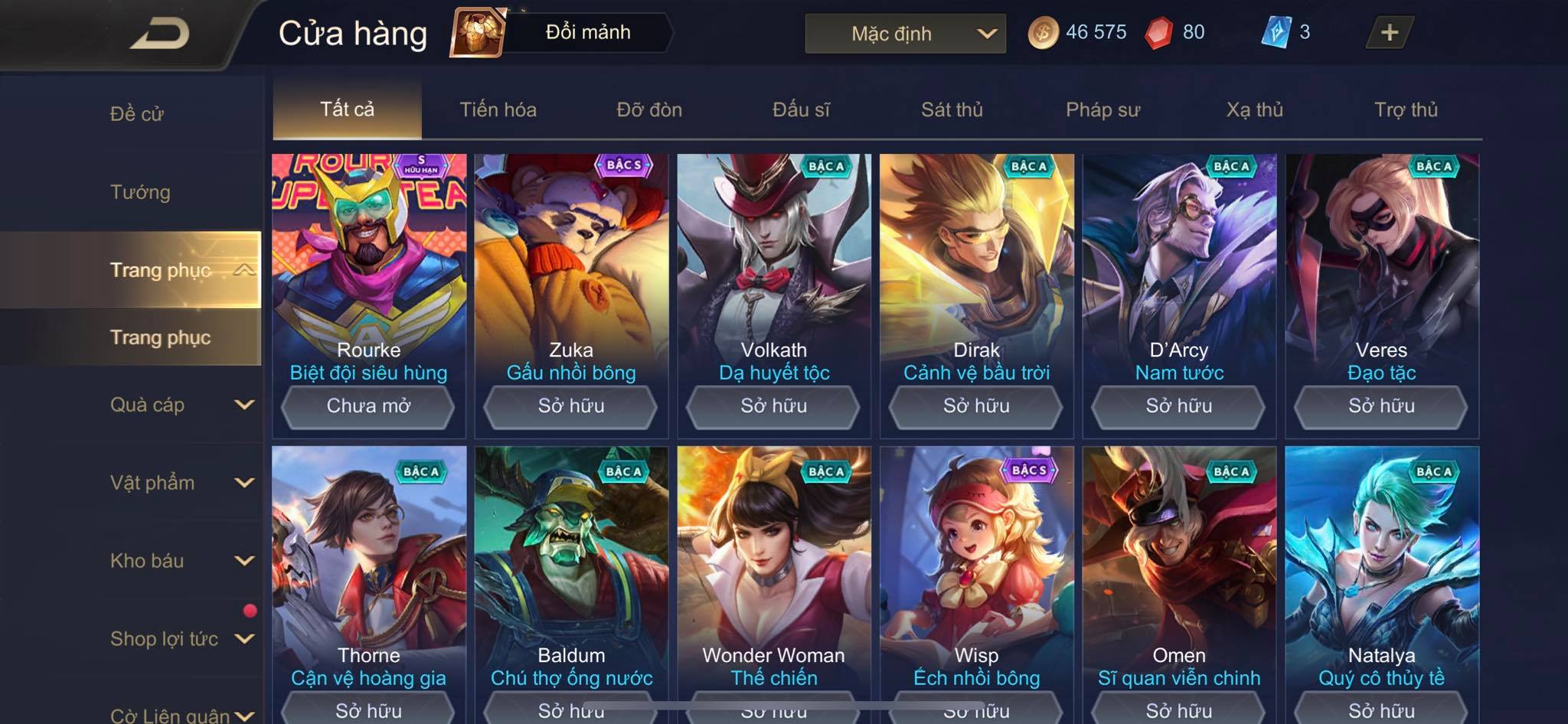Screen dimensions: 1568x724
Task: Click Chưa mở under Rourke skin
Action: click(368, 406)
